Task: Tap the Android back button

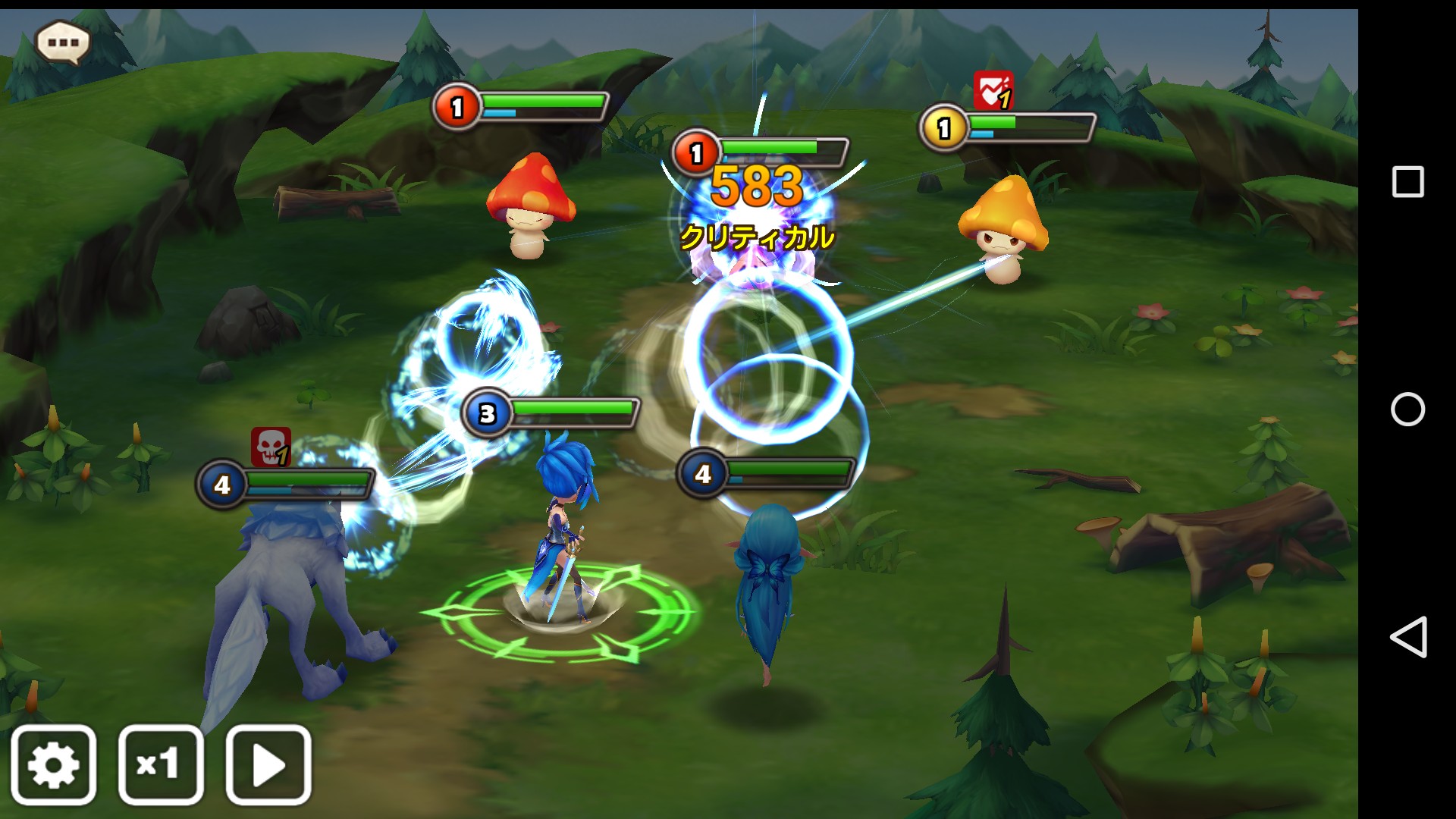Action: point(1407,637)
